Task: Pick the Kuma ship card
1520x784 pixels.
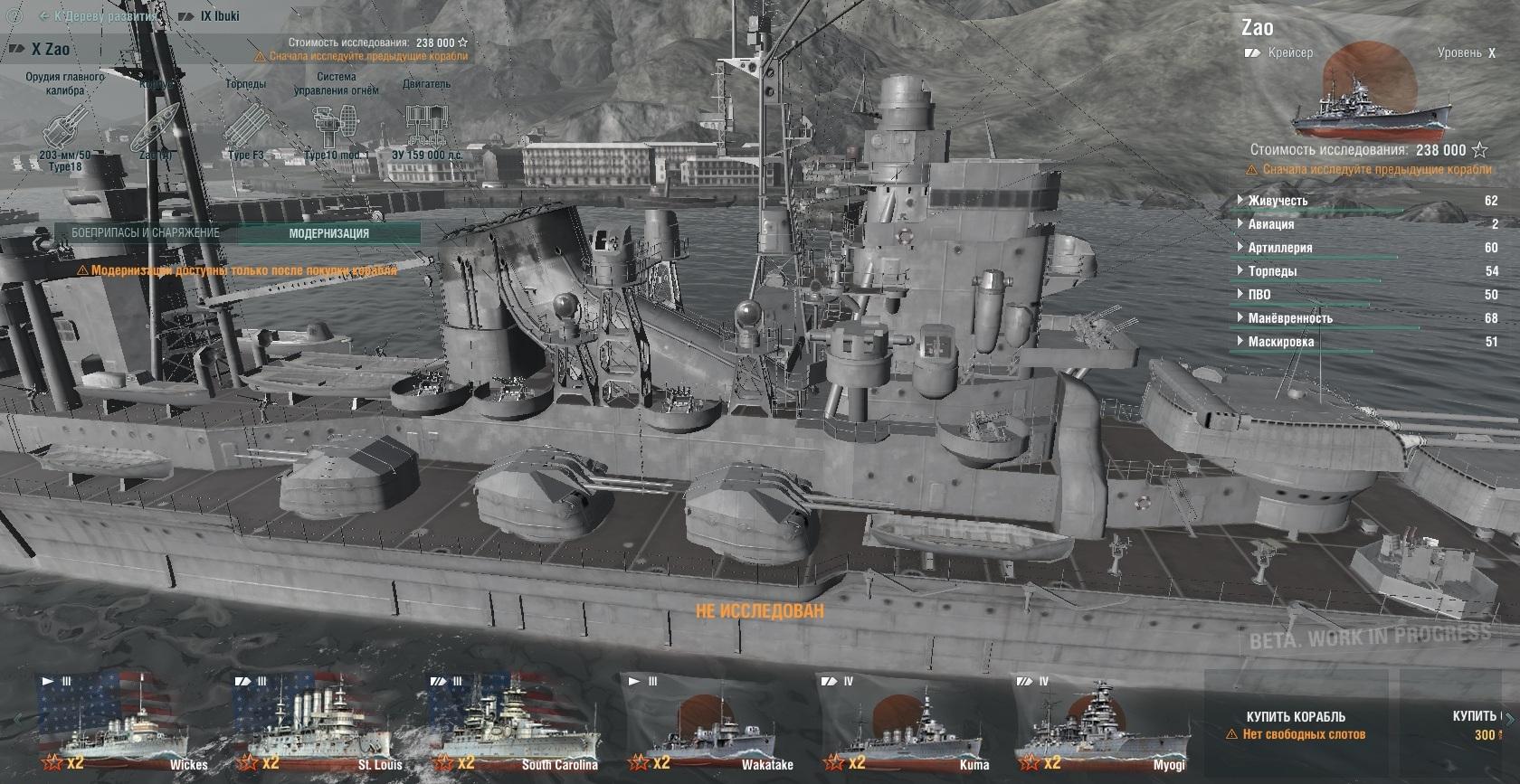Action: click(906, 722)
